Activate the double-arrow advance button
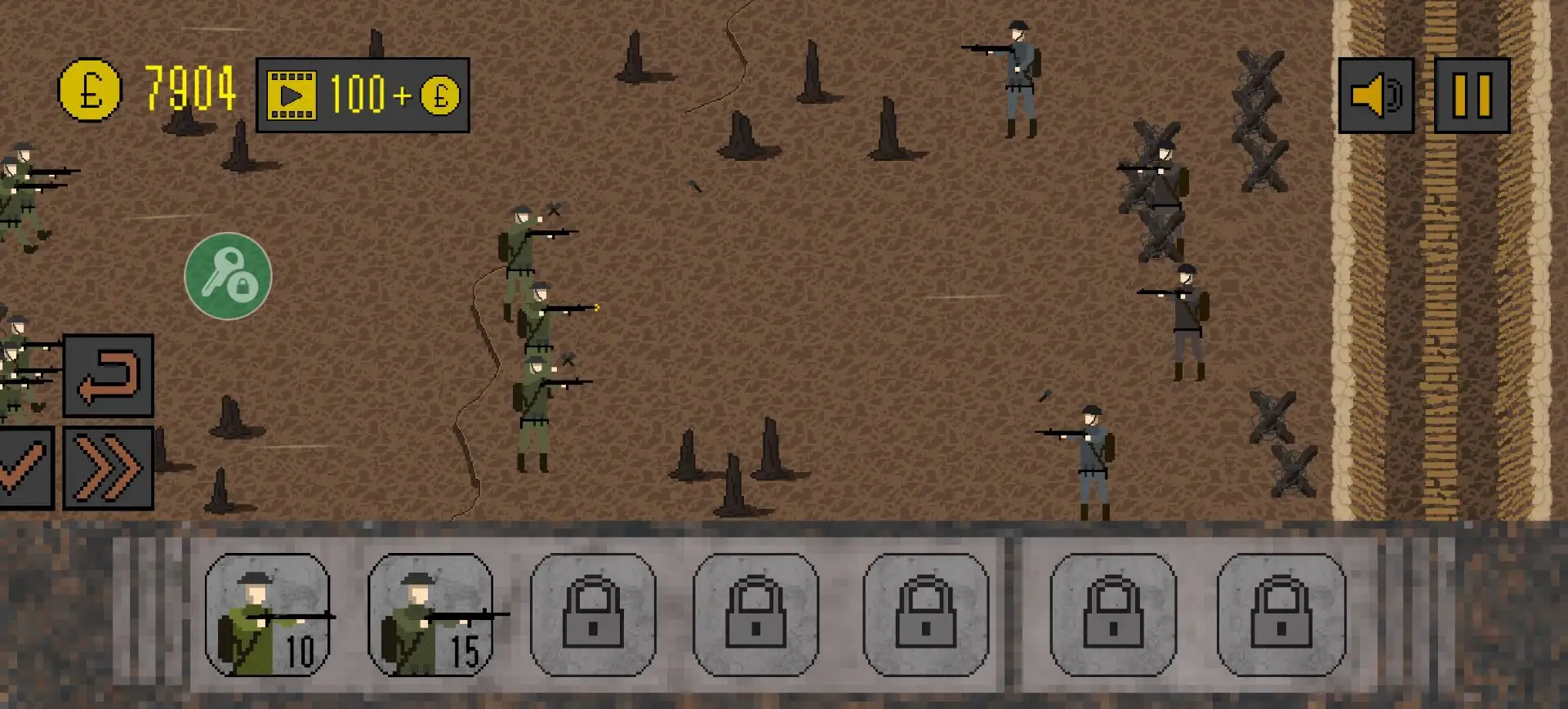This screenshot has width=1568, height=709. pyautogui.click(x=109, y=468)
